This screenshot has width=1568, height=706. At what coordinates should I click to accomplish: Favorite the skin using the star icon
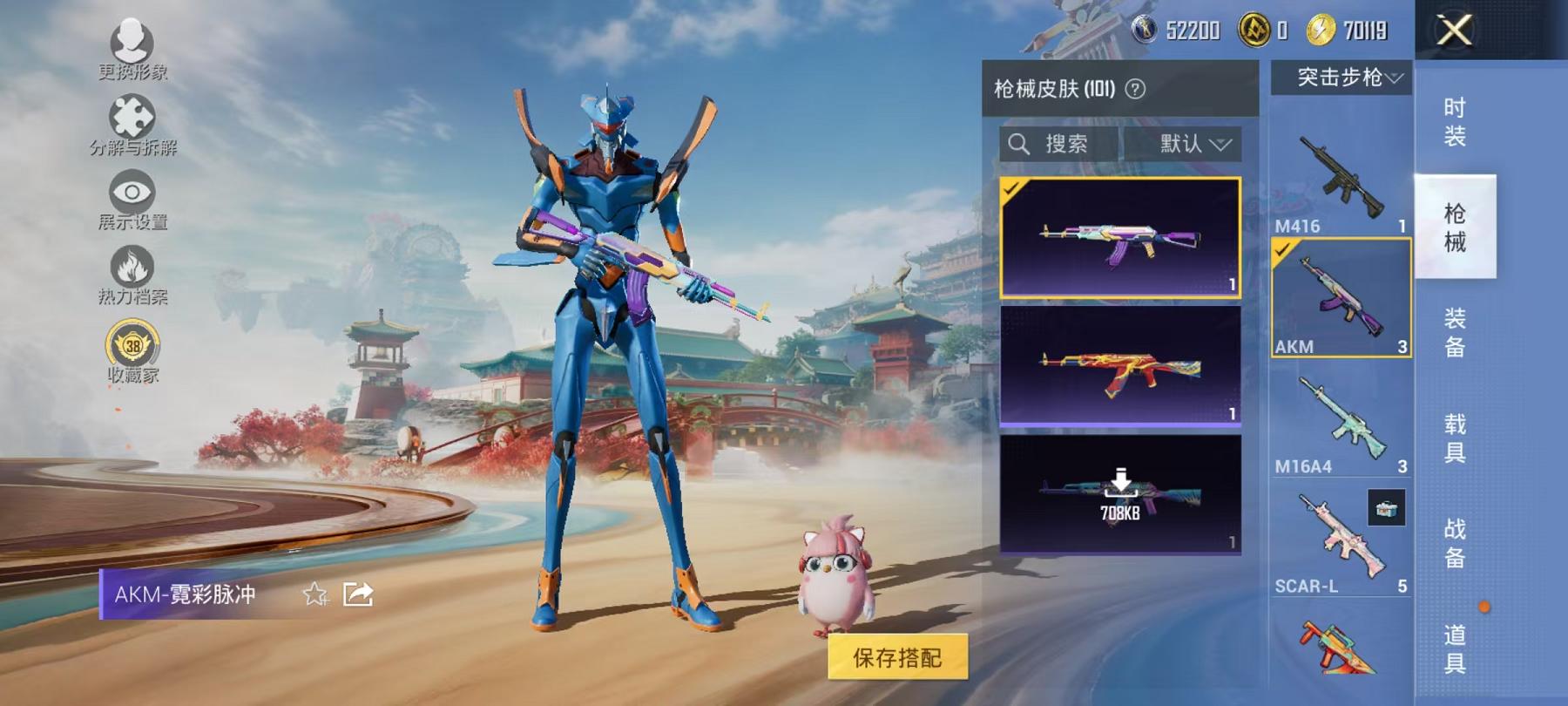coord(314,596)
